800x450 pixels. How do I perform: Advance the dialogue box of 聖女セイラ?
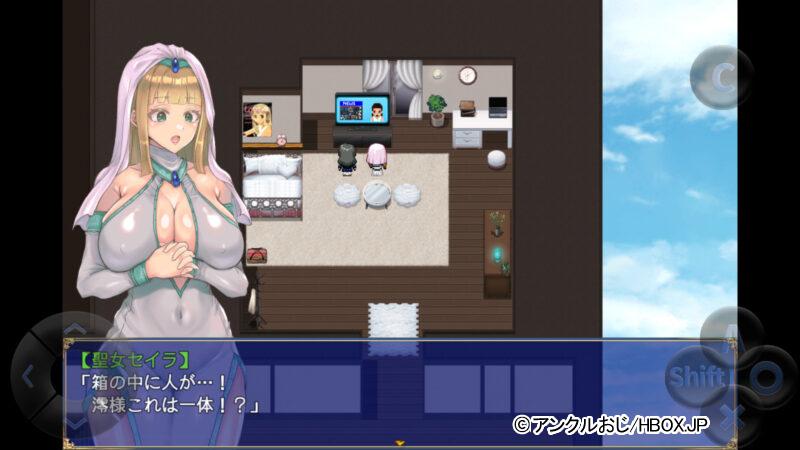(x=400, y=390)
